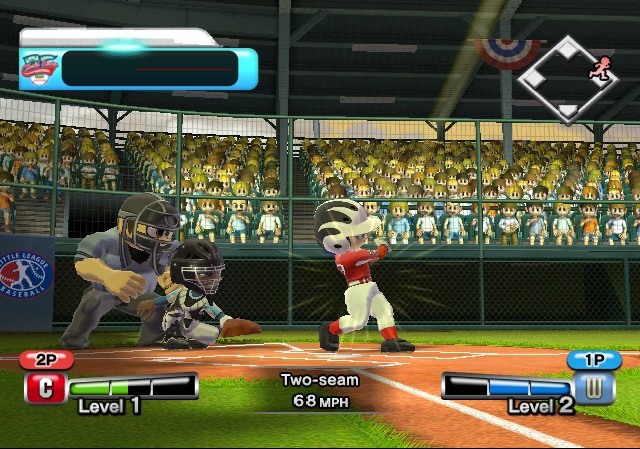Click the red 2P player badge
The width and height of the screenshot is (640, 449).
pyautogui.click(x=46, y=360)
